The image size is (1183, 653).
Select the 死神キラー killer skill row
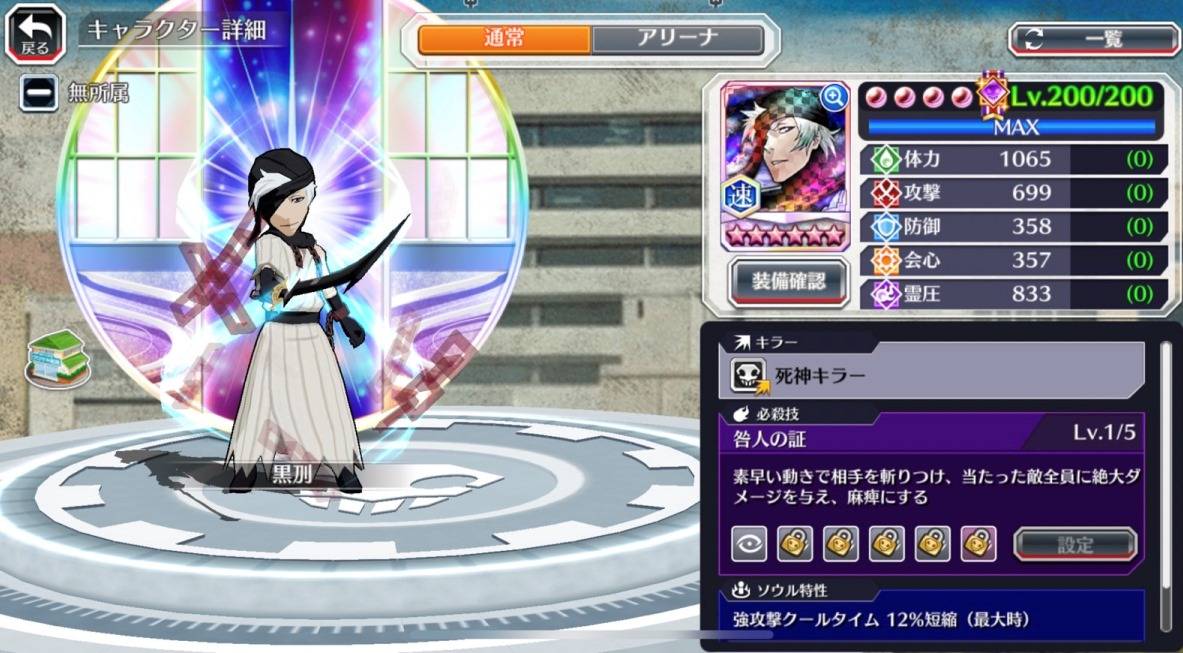(x=937, y=376)
